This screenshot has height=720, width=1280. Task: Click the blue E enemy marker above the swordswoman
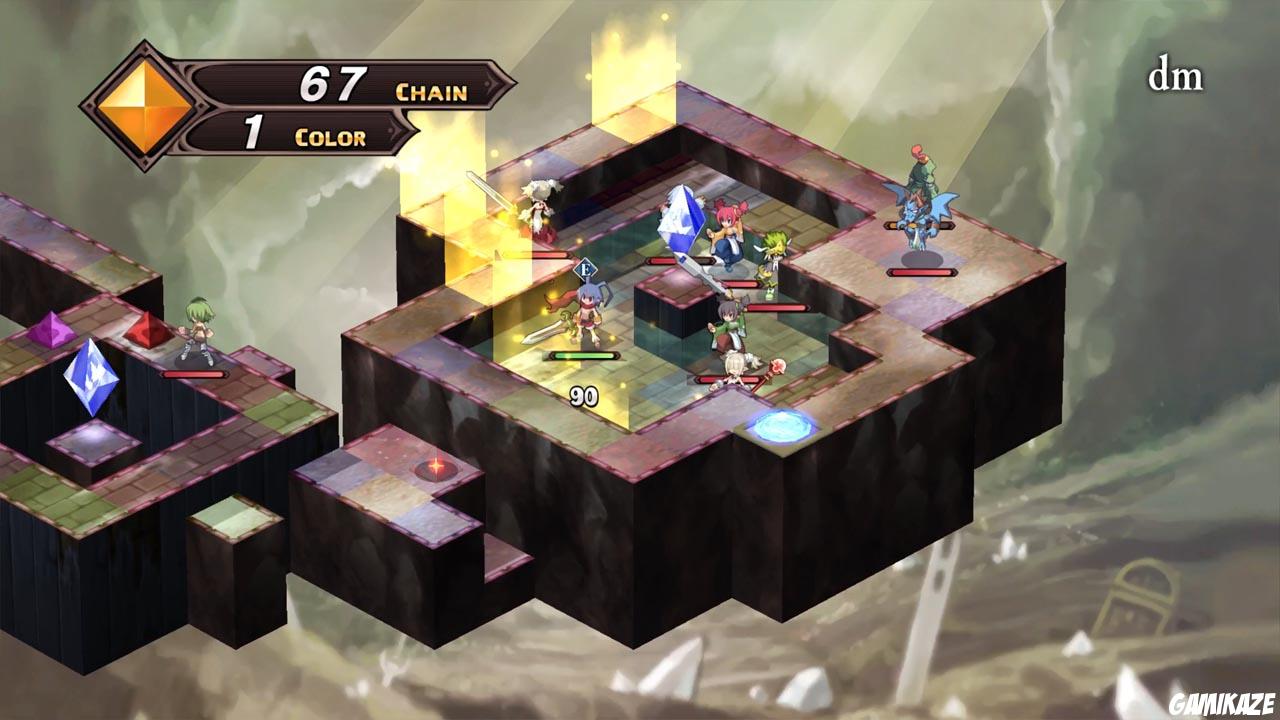coord(586,267)
